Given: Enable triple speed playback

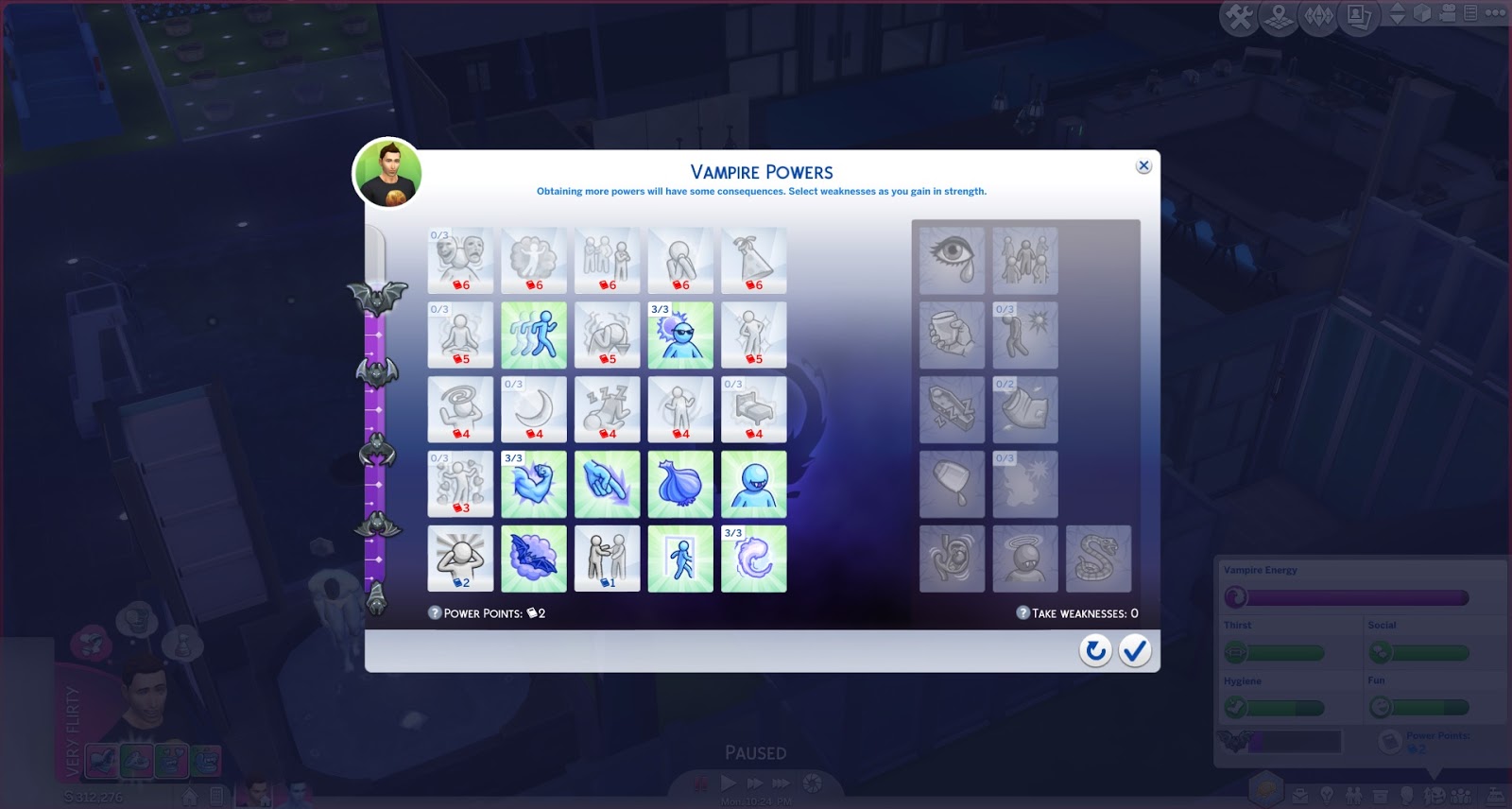Looking at the screenshot, I should click(x=781, y=783).
